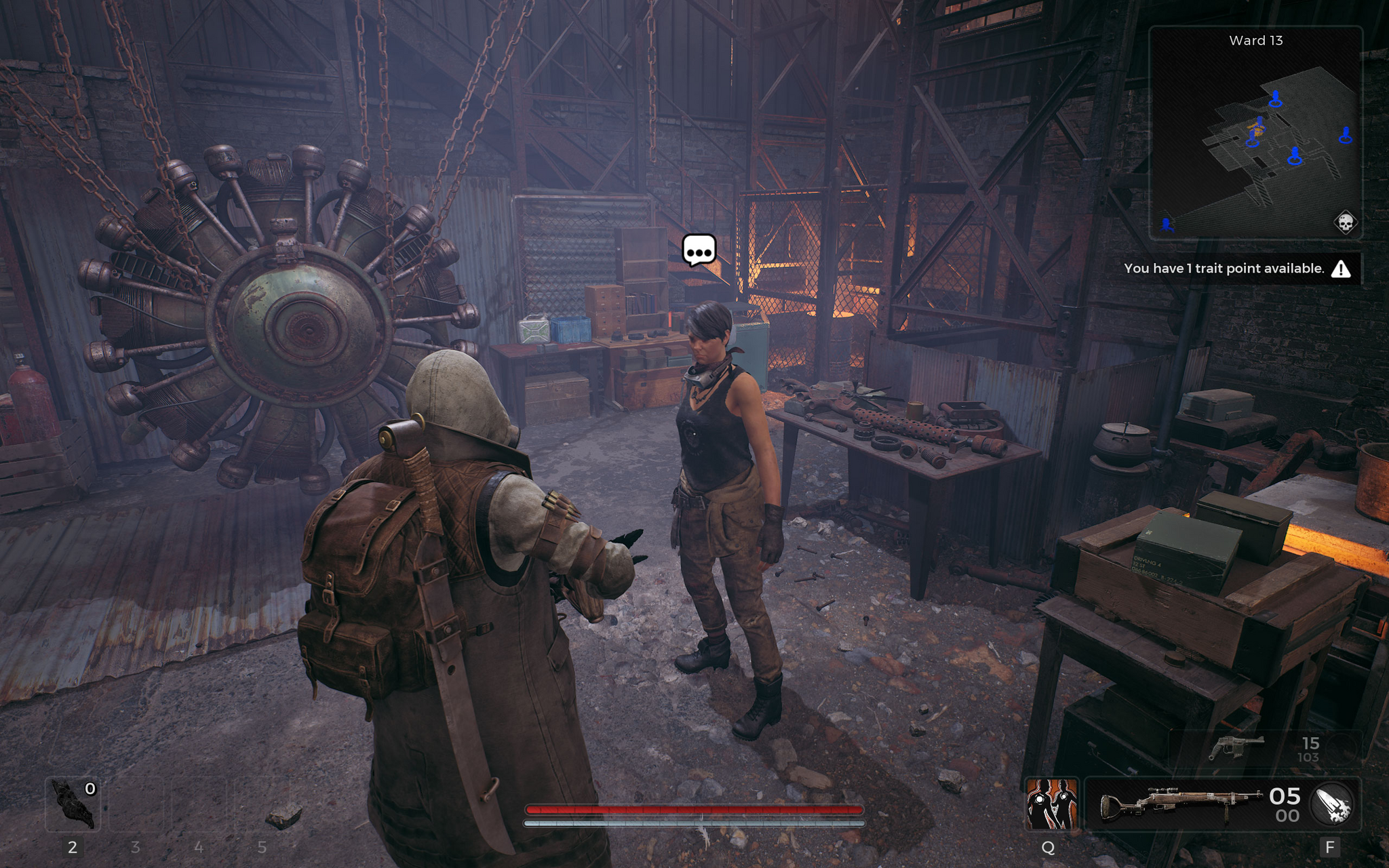
Task: Click the speech bubble above the NPC
Action: click(699, 250)
